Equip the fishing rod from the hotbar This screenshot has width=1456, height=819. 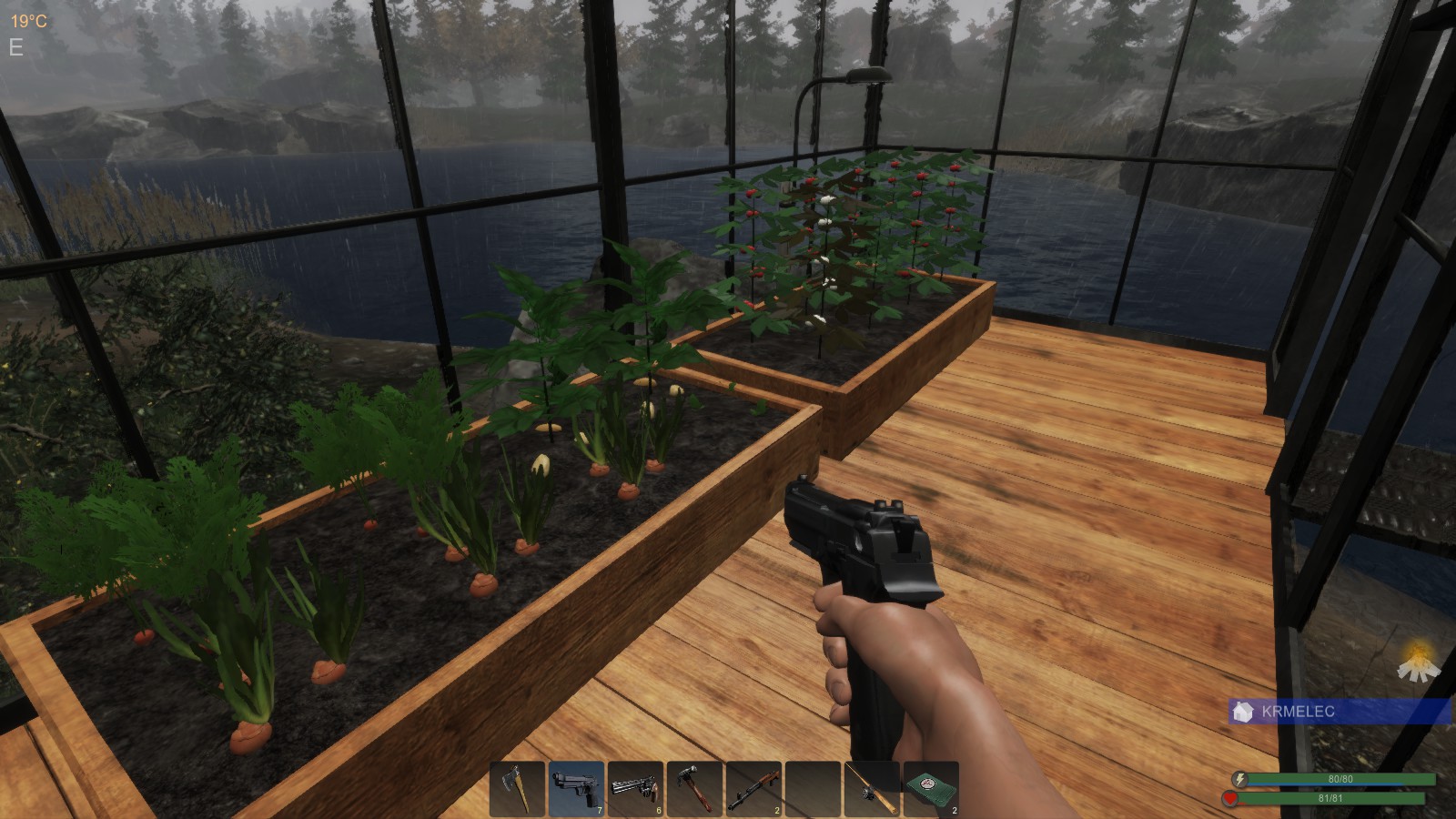pyautogui.click(x=872, y=787)
